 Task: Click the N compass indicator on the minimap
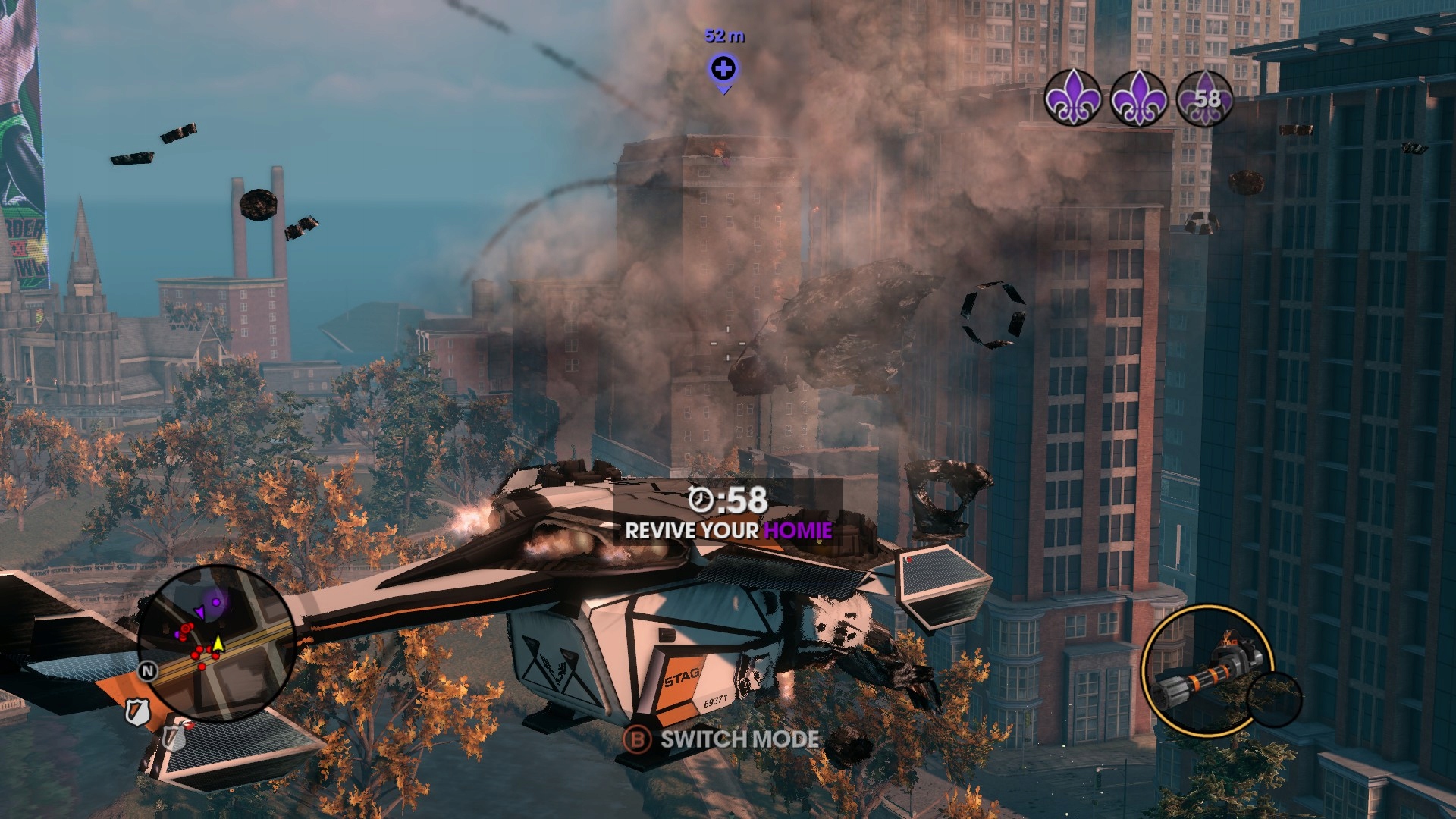[x=149, y=670]
